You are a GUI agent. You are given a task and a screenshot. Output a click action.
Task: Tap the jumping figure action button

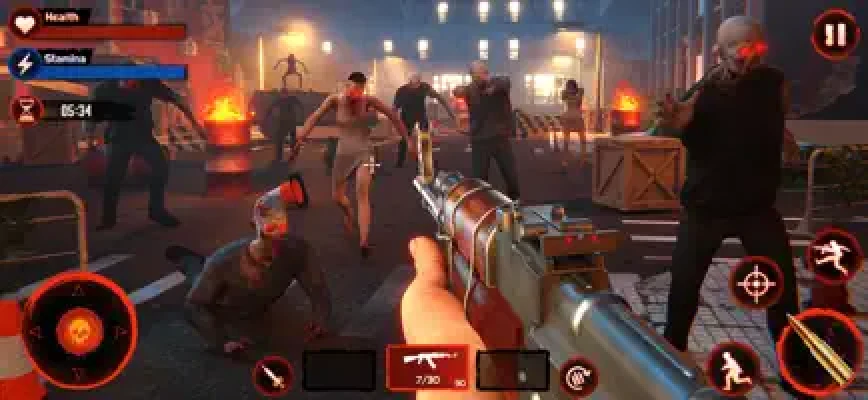(x=832, y=255)
